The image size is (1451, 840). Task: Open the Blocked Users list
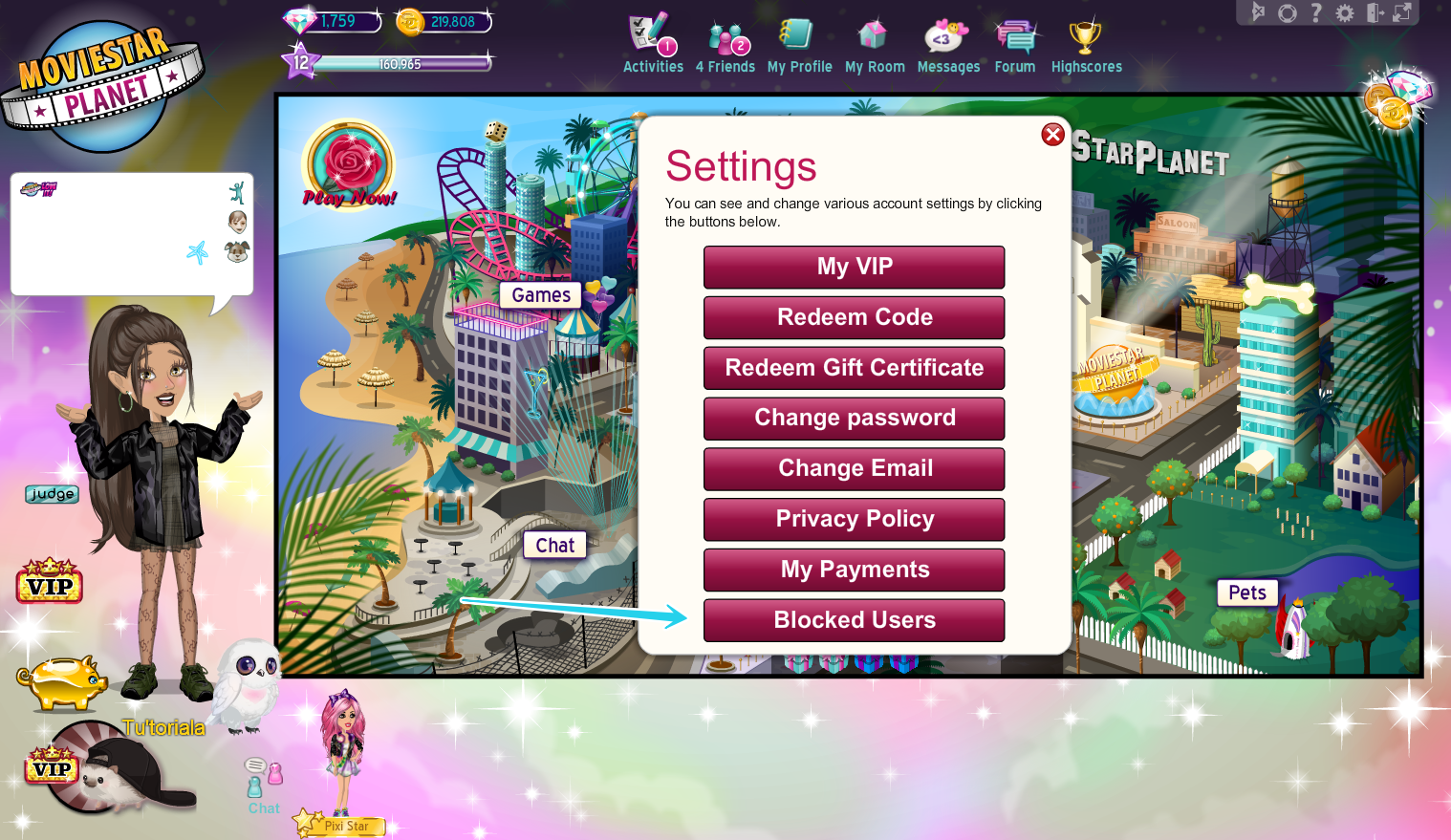(x=854, y=620)
